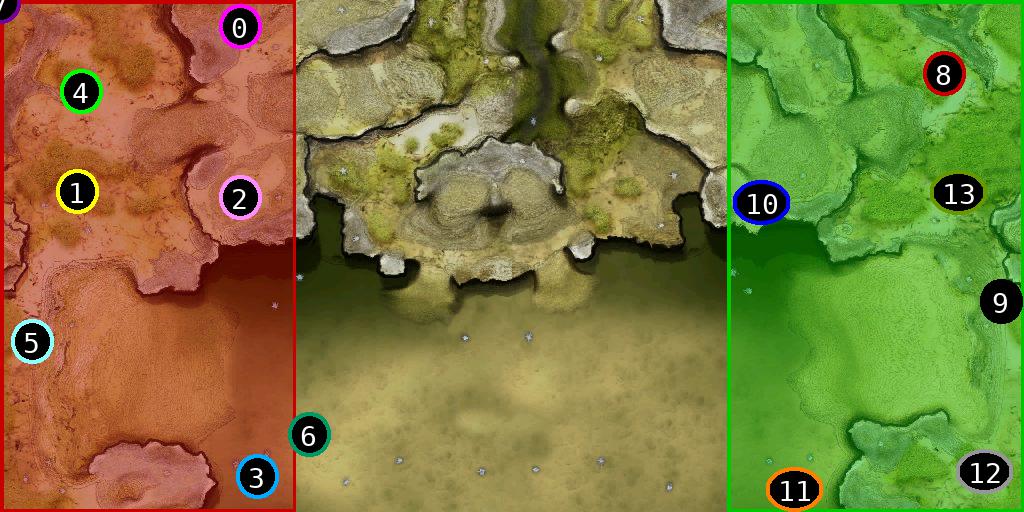Image resolution: width=1024 pixels, height=512 pixels.
Task: Select start position marker 3
Action: click(x=257, y=477)
